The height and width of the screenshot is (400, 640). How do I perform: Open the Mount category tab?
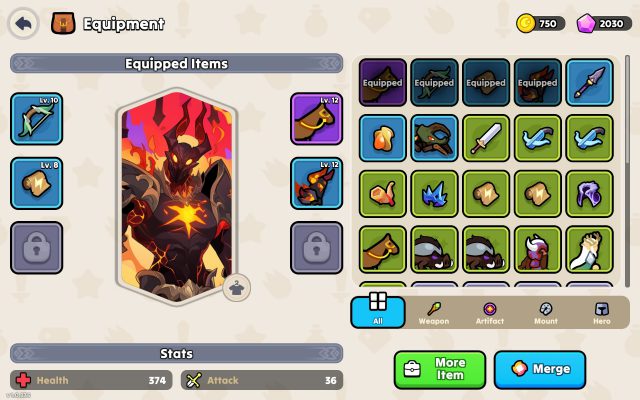tap(545, 312)
